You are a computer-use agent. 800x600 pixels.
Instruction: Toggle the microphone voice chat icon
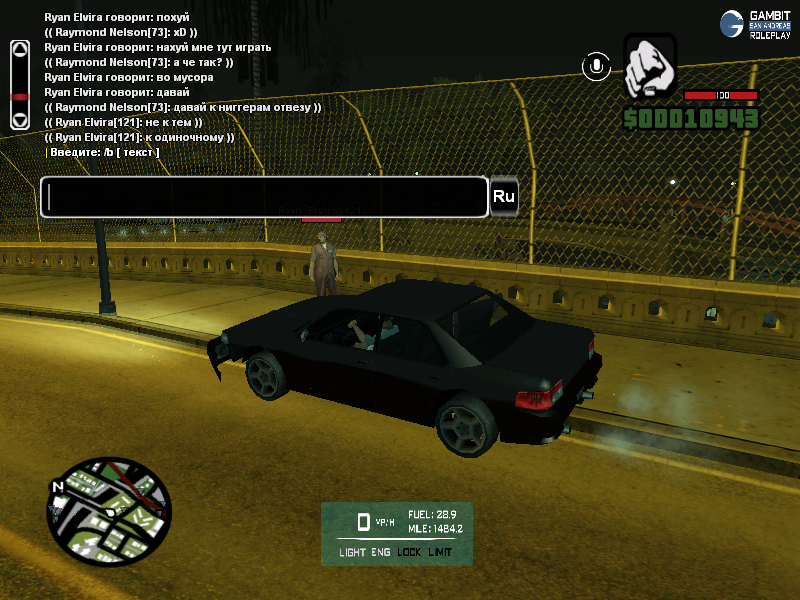tap(597, 67)
